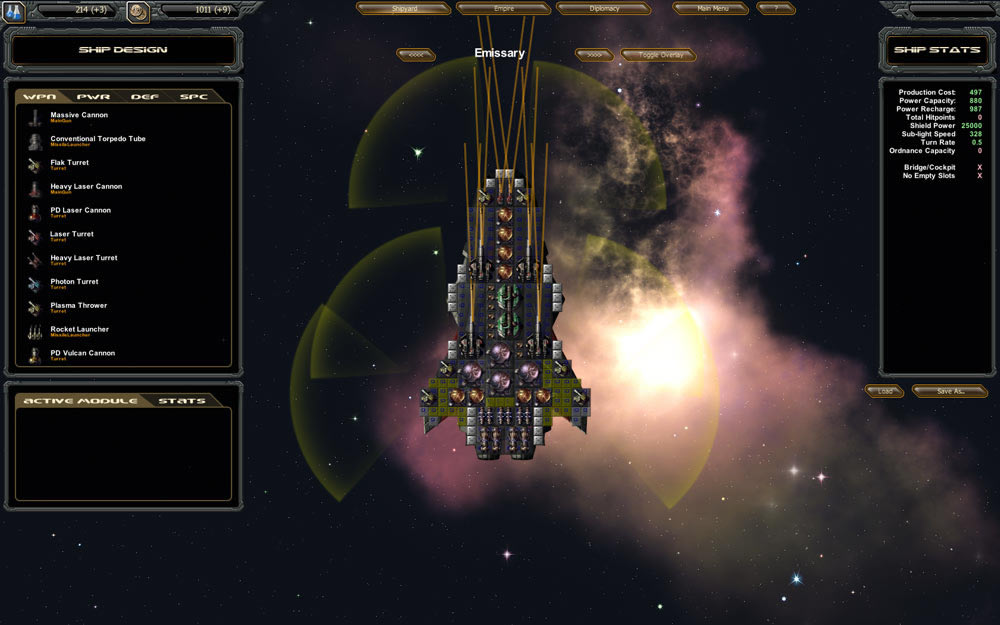
Task: Switch to the SPC module tab
Action: pos(193,97)
